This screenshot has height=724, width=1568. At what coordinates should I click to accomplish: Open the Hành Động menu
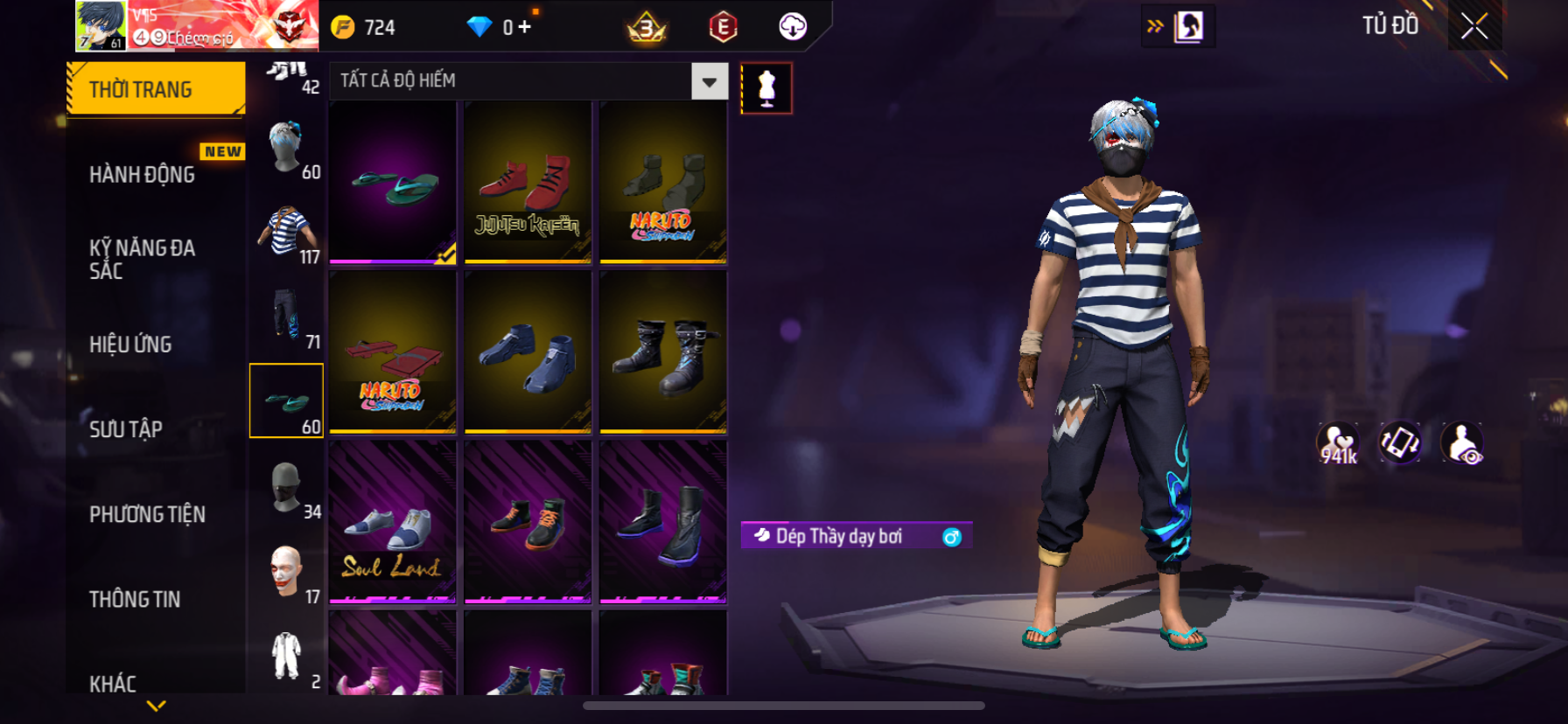pyautogui.click(x=142, y=174)
